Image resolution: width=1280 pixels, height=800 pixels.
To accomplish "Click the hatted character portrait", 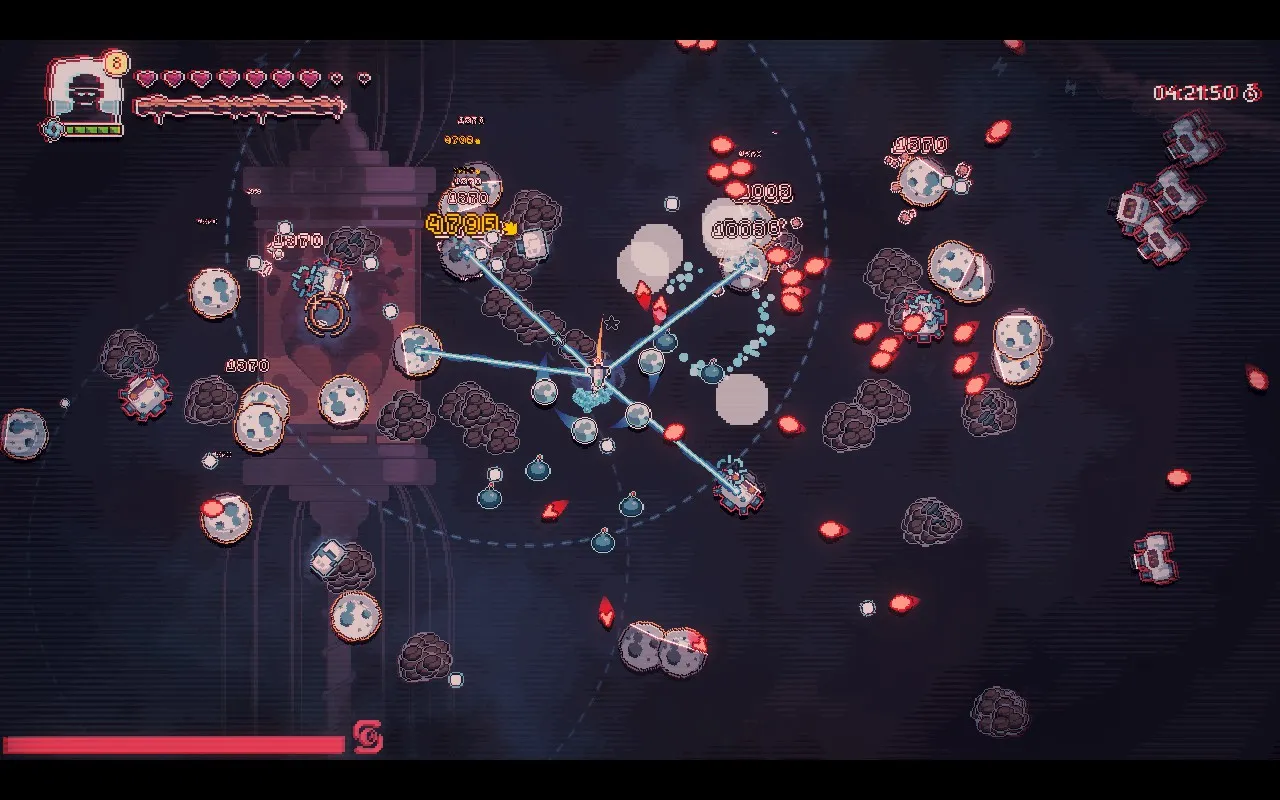I will pyautogui.click(x=85, y=94).
